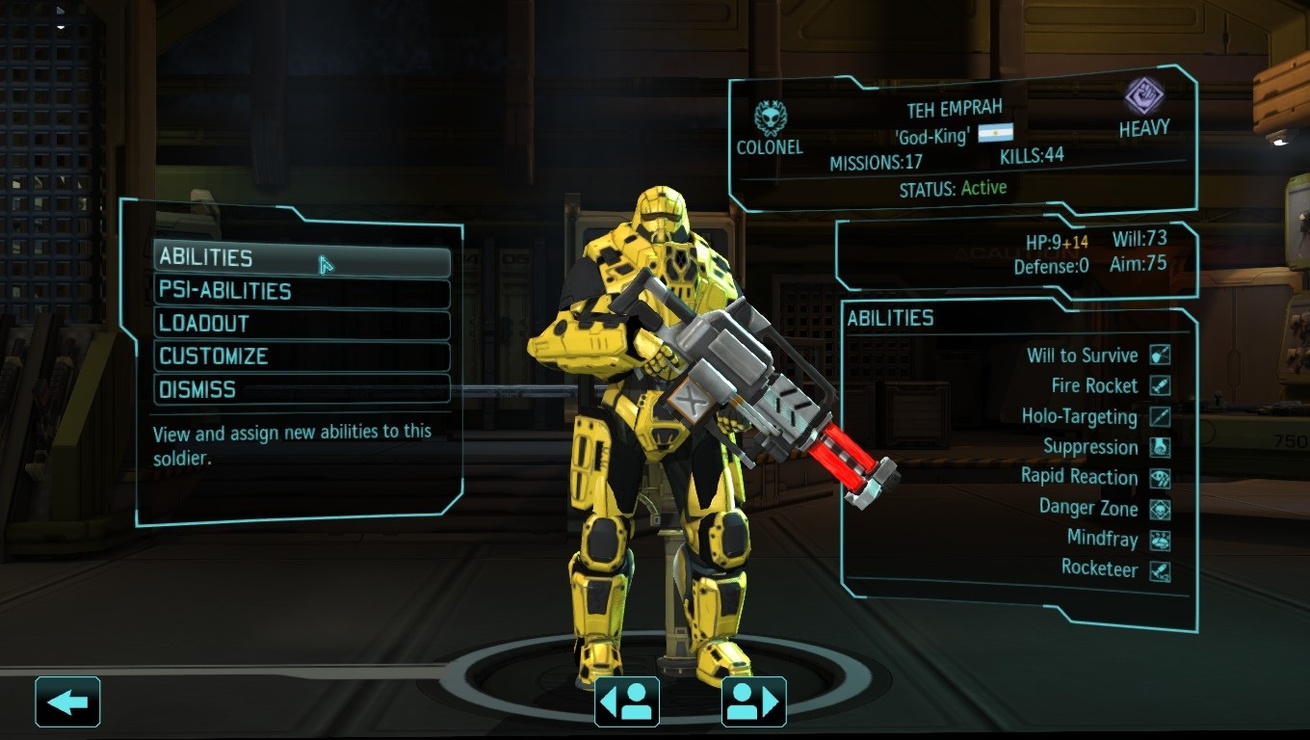This screenshot has width=1310, height=740.
Task: Select the Suppression ability icon
Action: 1160,447
